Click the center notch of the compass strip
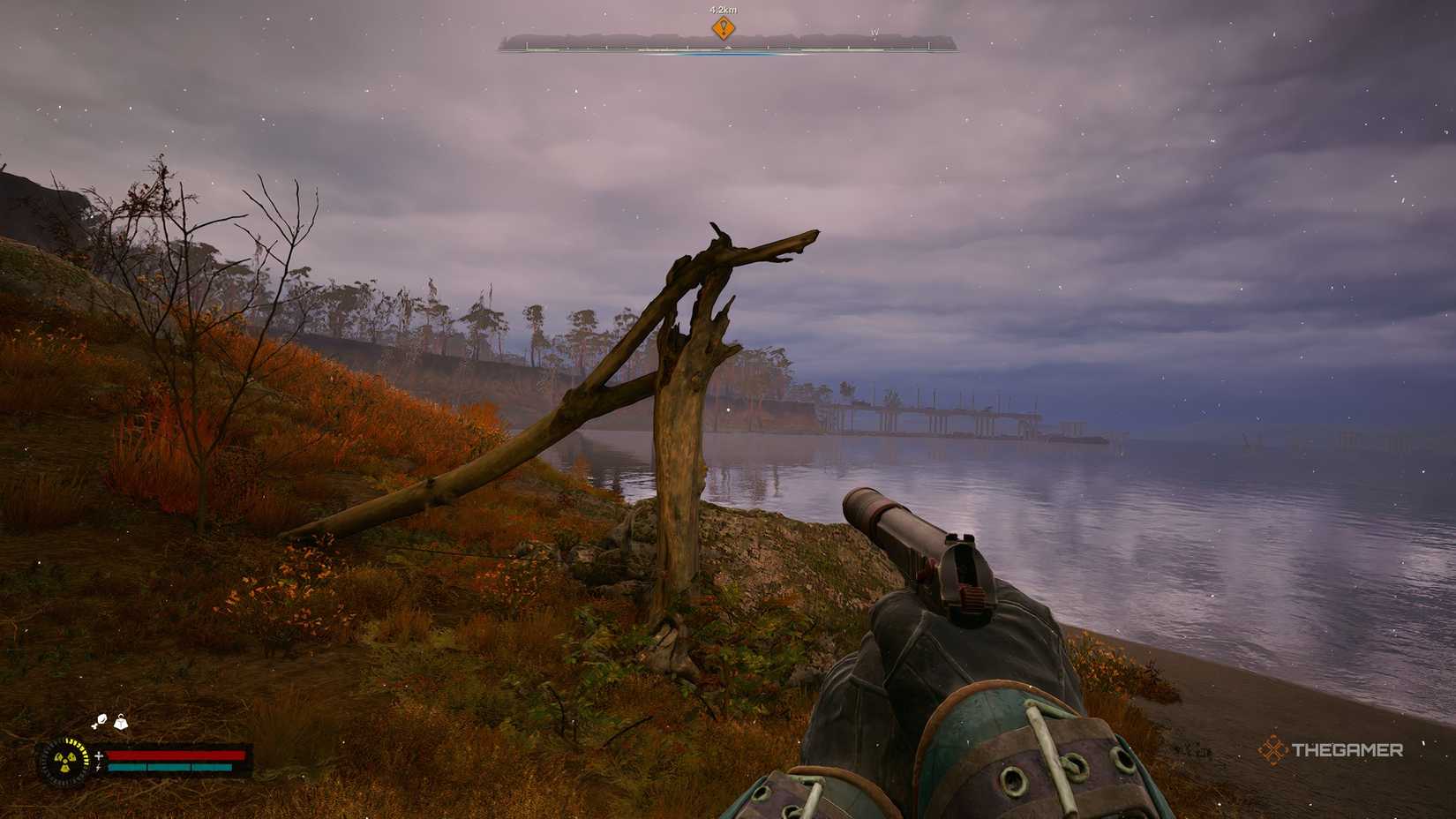The height and width of the screenshot is (819, 1456). (728, 47)
